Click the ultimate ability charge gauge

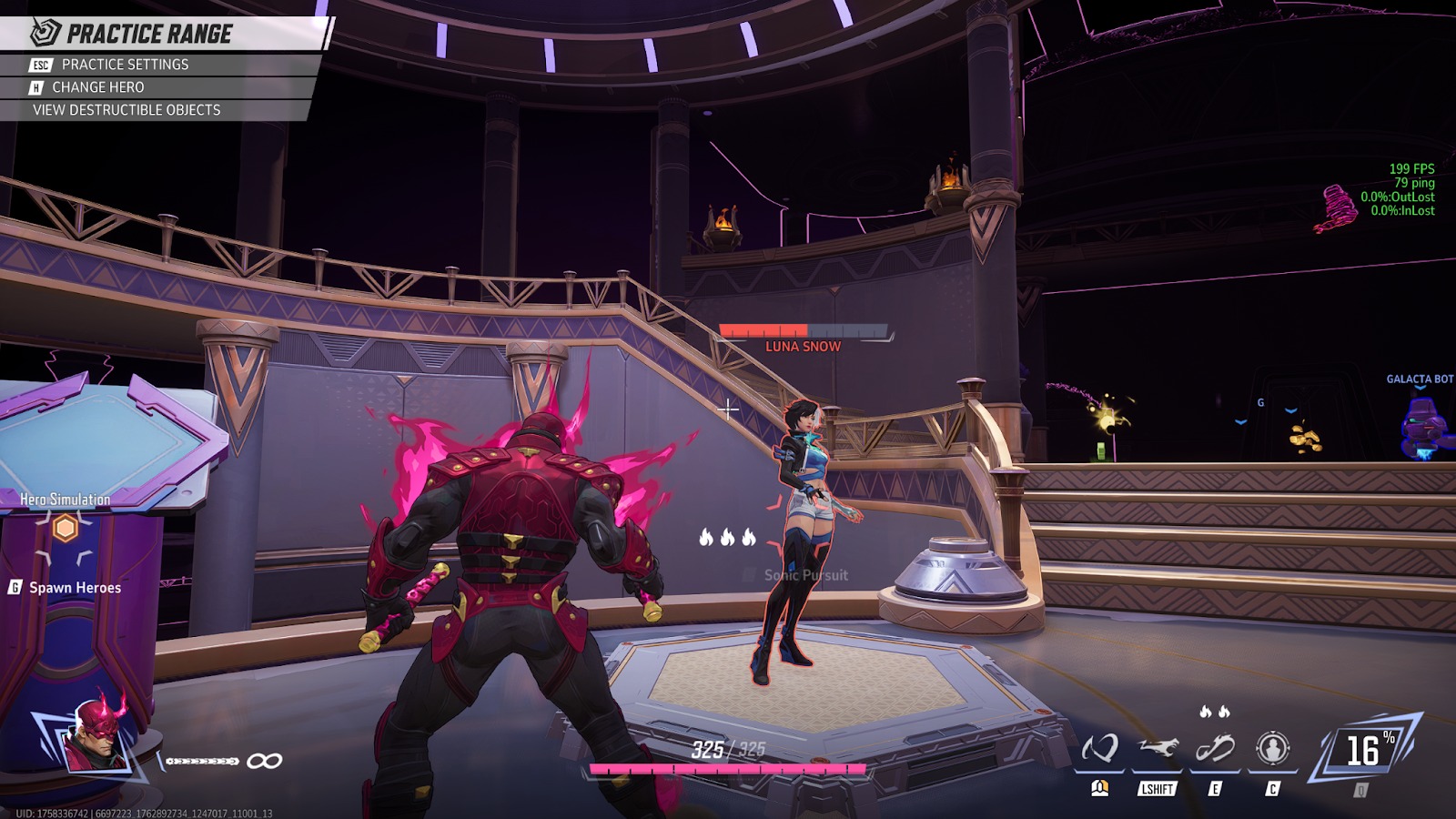[x=1363, y=751]
